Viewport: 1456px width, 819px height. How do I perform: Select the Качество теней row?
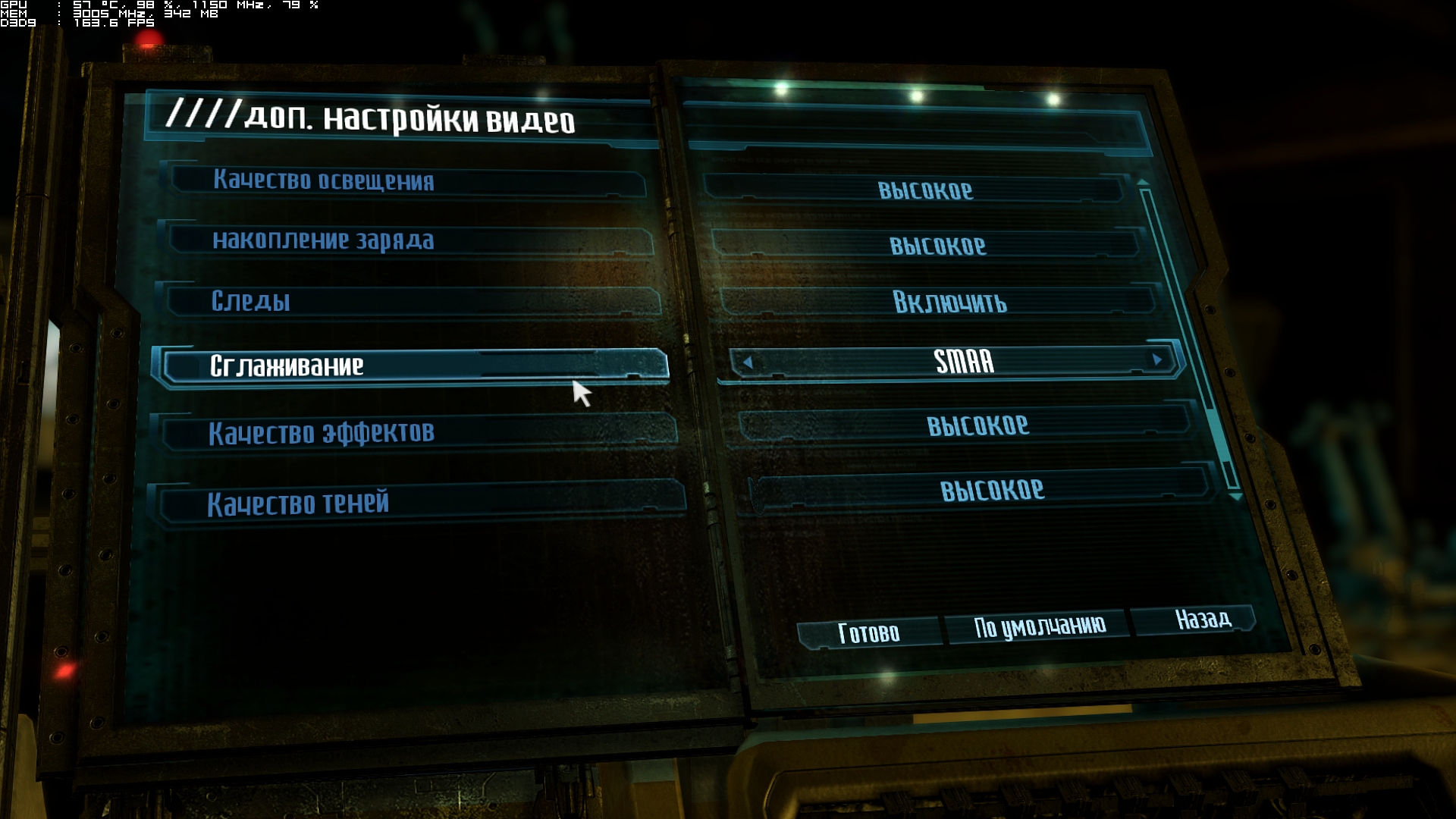(x=421, y=503)
